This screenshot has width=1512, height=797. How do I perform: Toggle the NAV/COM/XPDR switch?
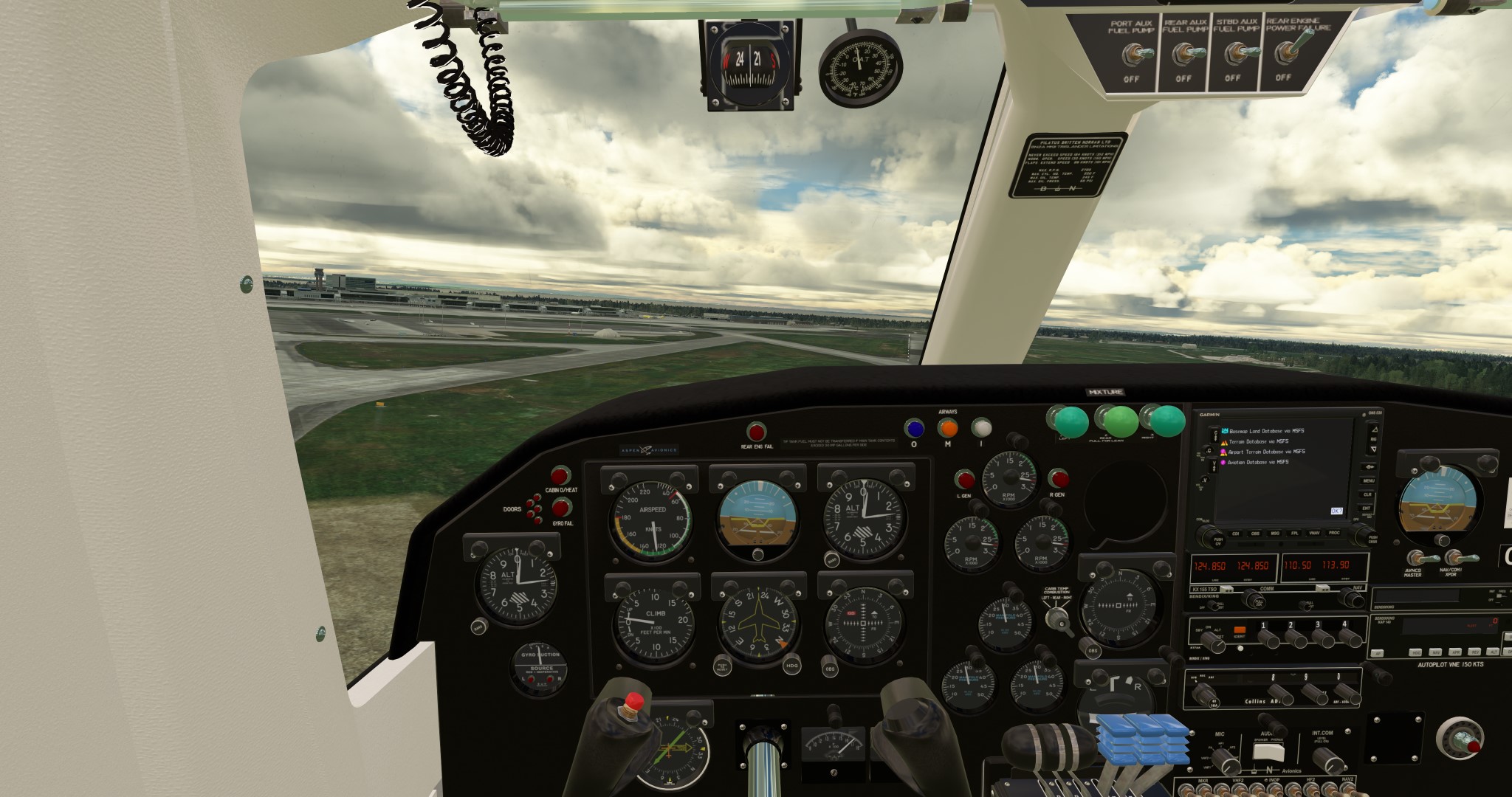coord(1453,558)
